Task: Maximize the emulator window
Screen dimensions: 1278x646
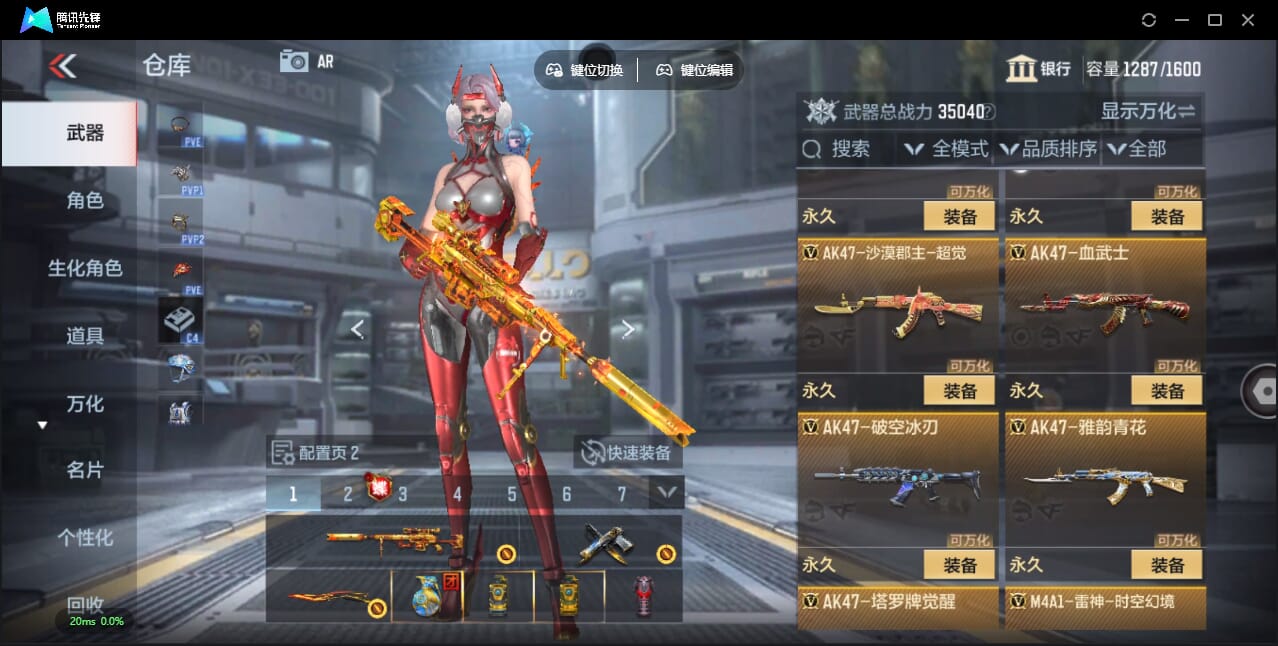Action: coord(1215,20)
